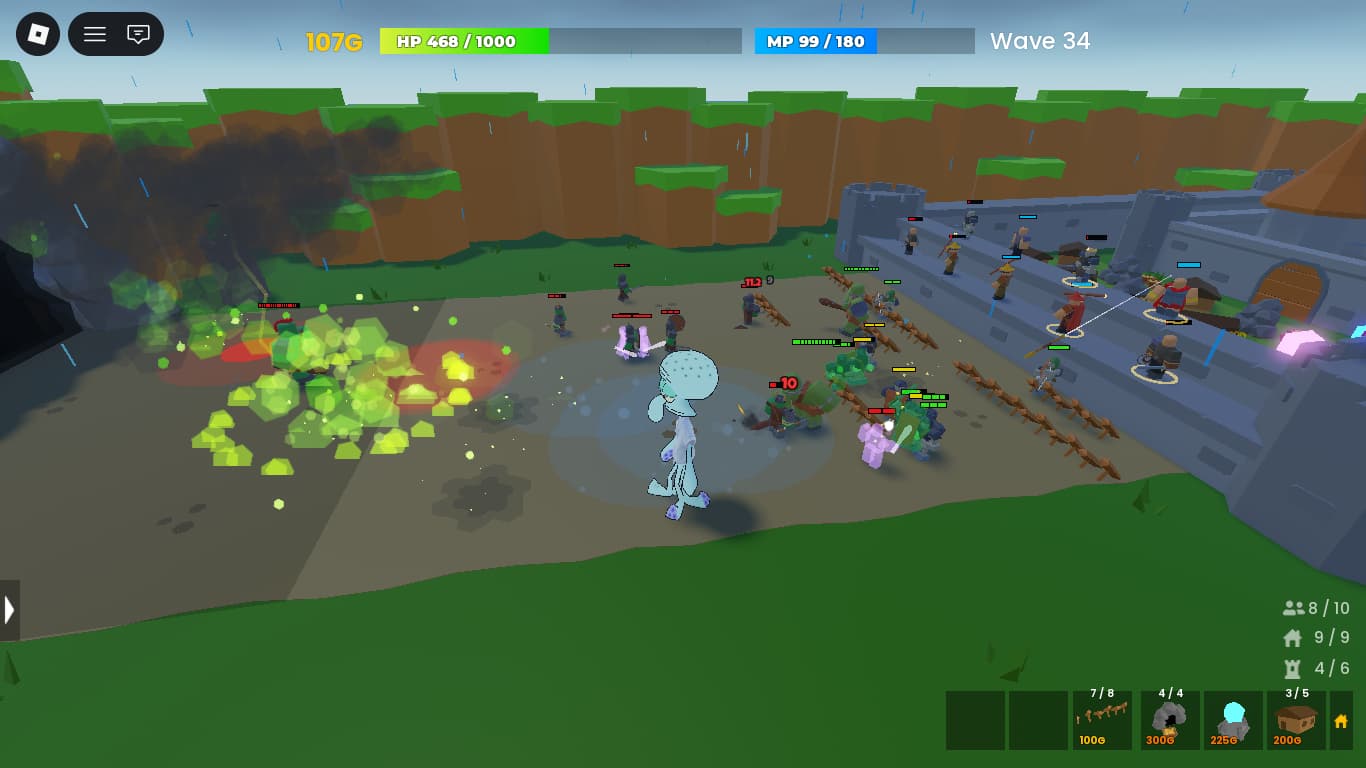Pick the 225G blue crystal building

point(1233,720)
